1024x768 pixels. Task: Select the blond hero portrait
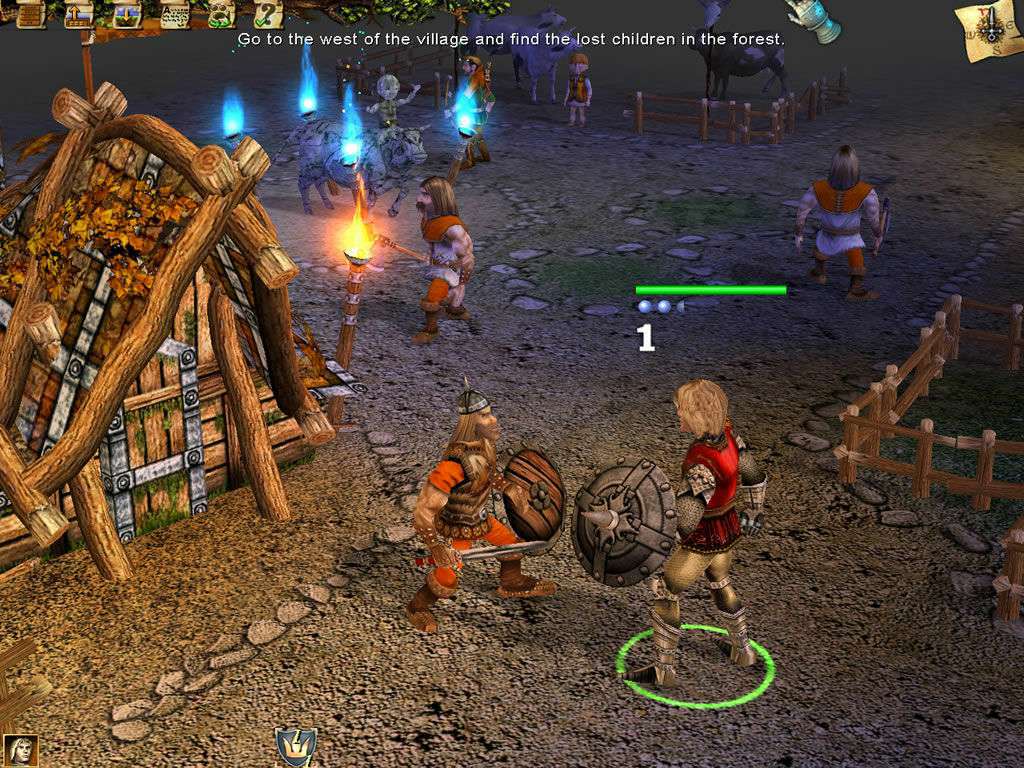point(20,750)
